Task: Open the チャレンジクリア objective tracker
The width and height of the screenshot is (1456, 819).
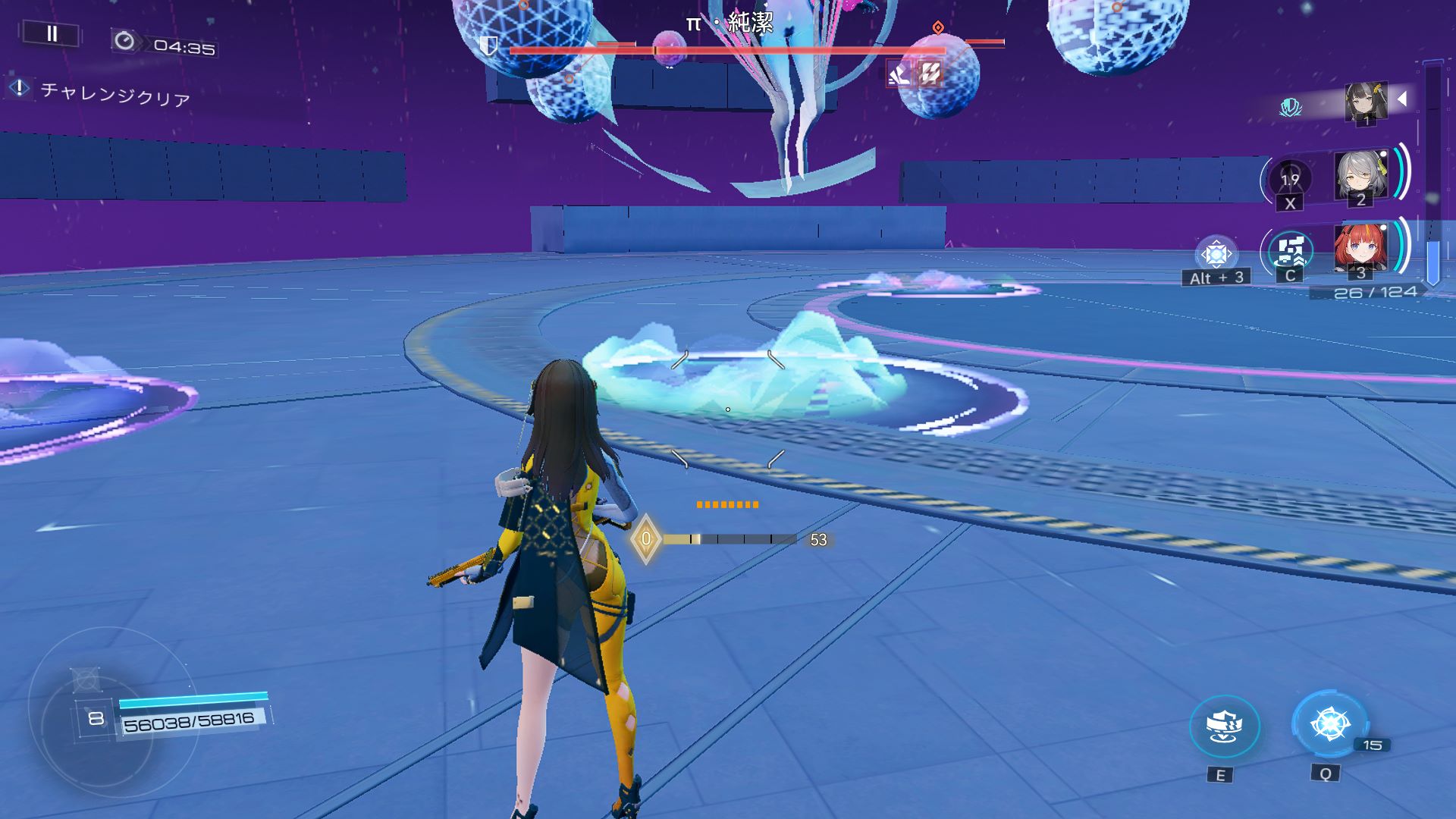Action: (114, 94)
